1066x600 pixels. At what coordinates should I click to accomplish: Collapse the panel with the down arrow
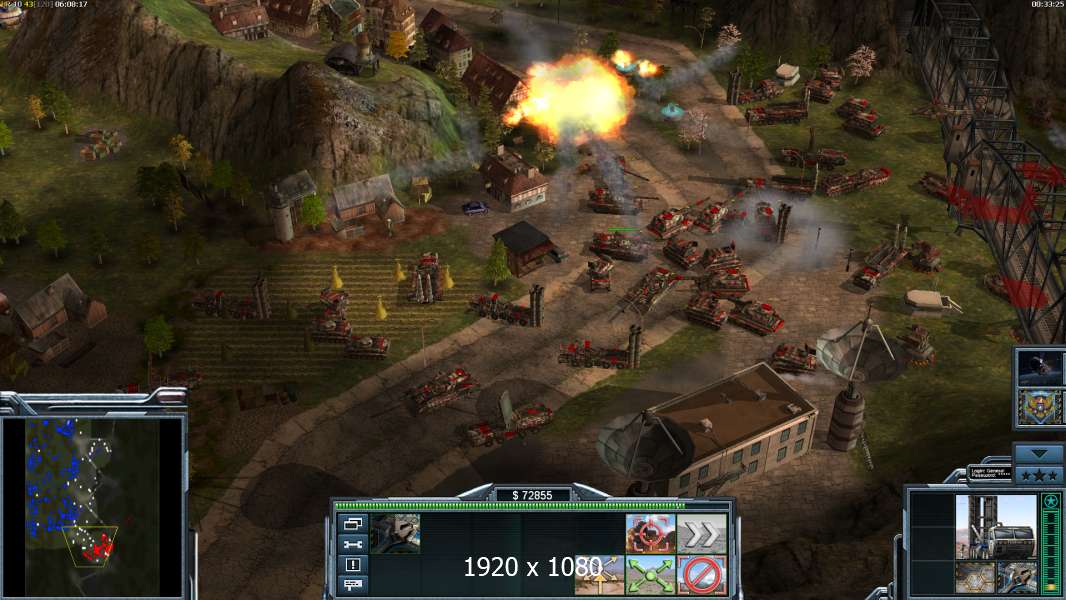(1038, 453)
